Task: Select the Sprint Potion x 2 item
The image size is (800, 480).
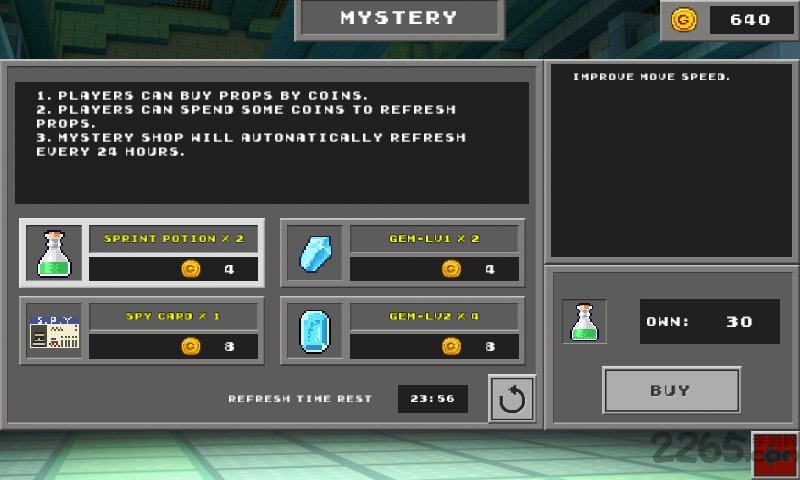Action: pos(142,252)
